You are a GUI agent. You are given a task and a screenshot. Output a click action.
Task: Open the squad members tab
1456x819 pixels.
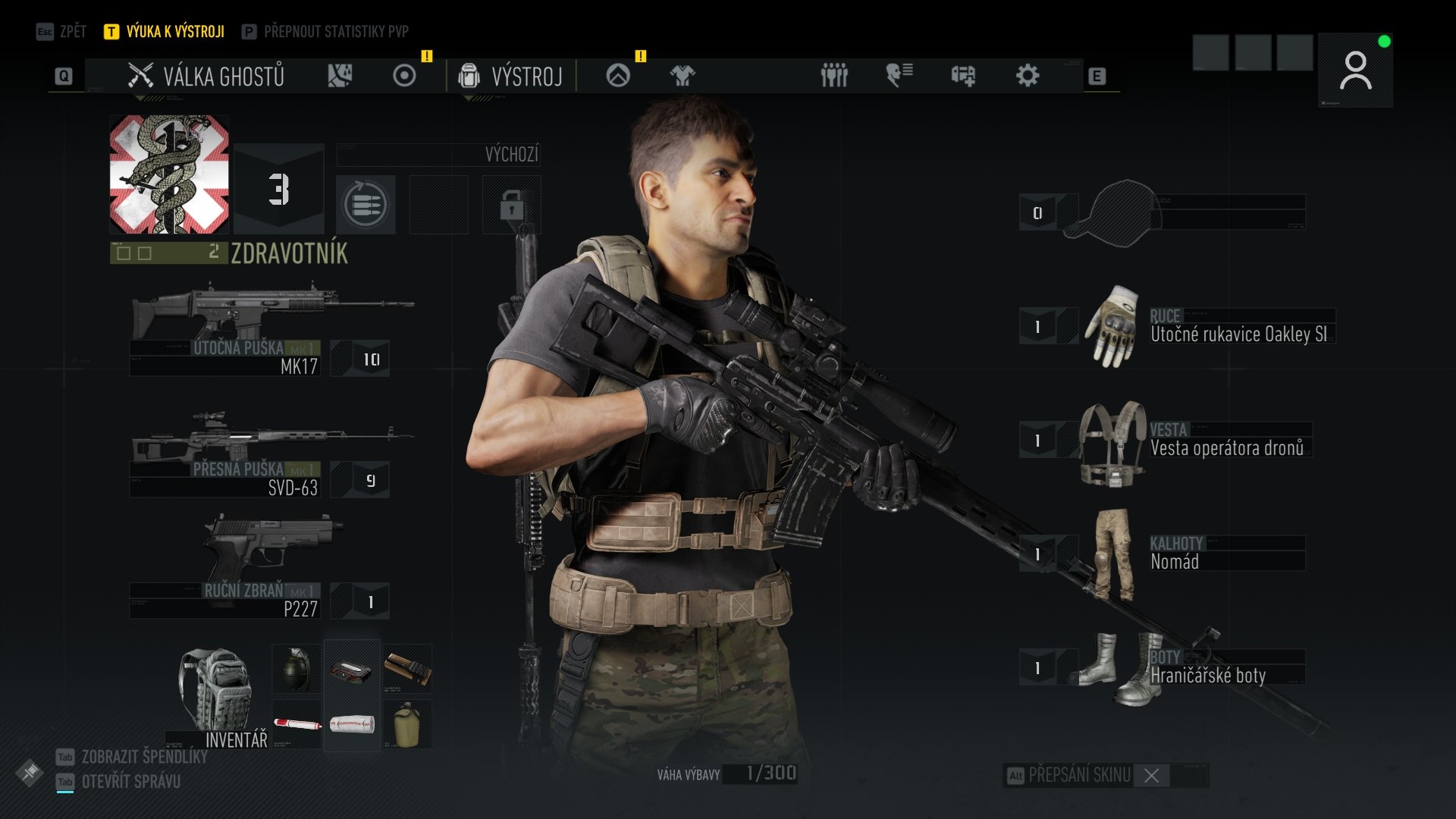pos(834,76)
